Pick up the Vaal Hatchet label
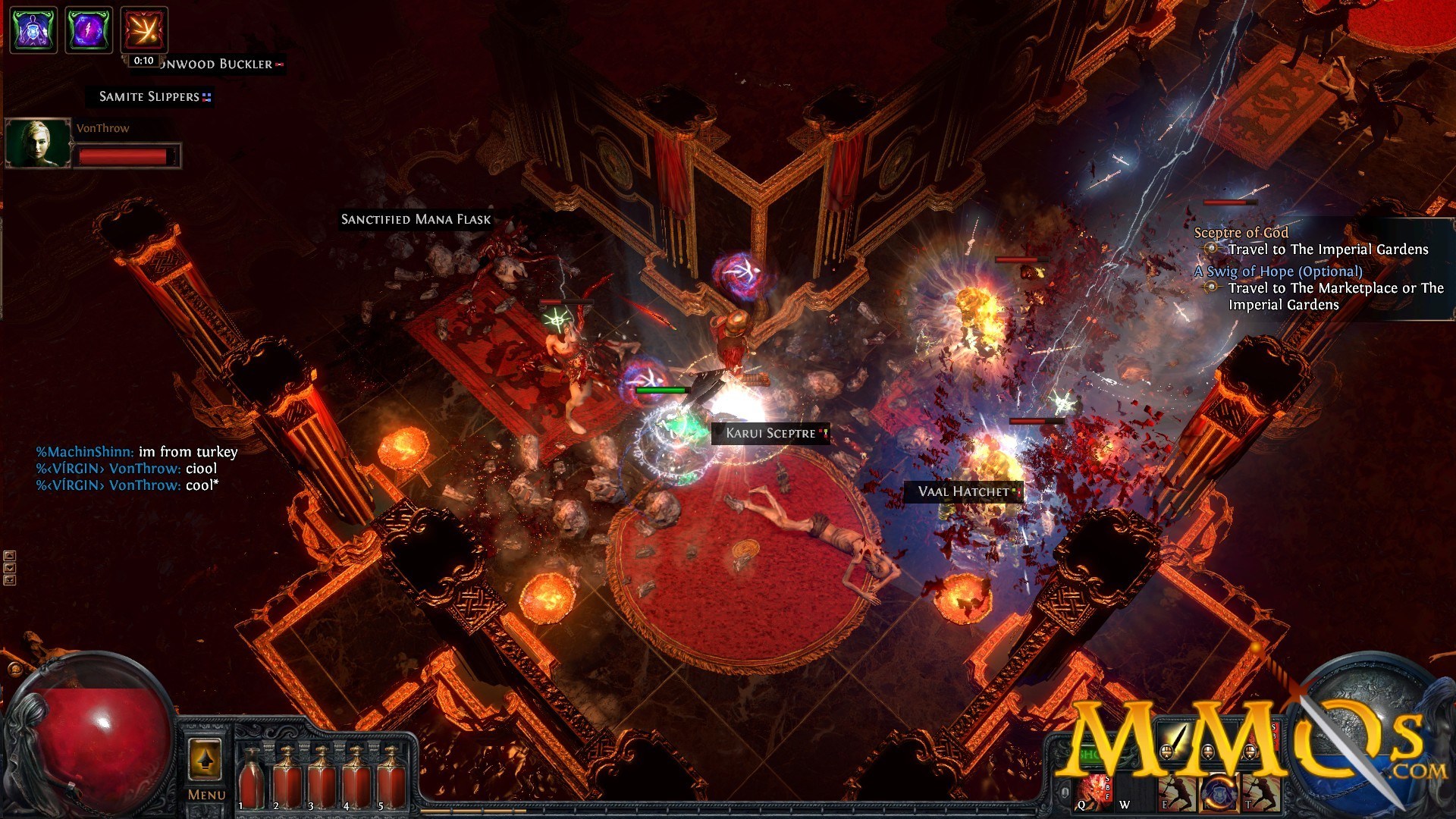 [963, 492]
